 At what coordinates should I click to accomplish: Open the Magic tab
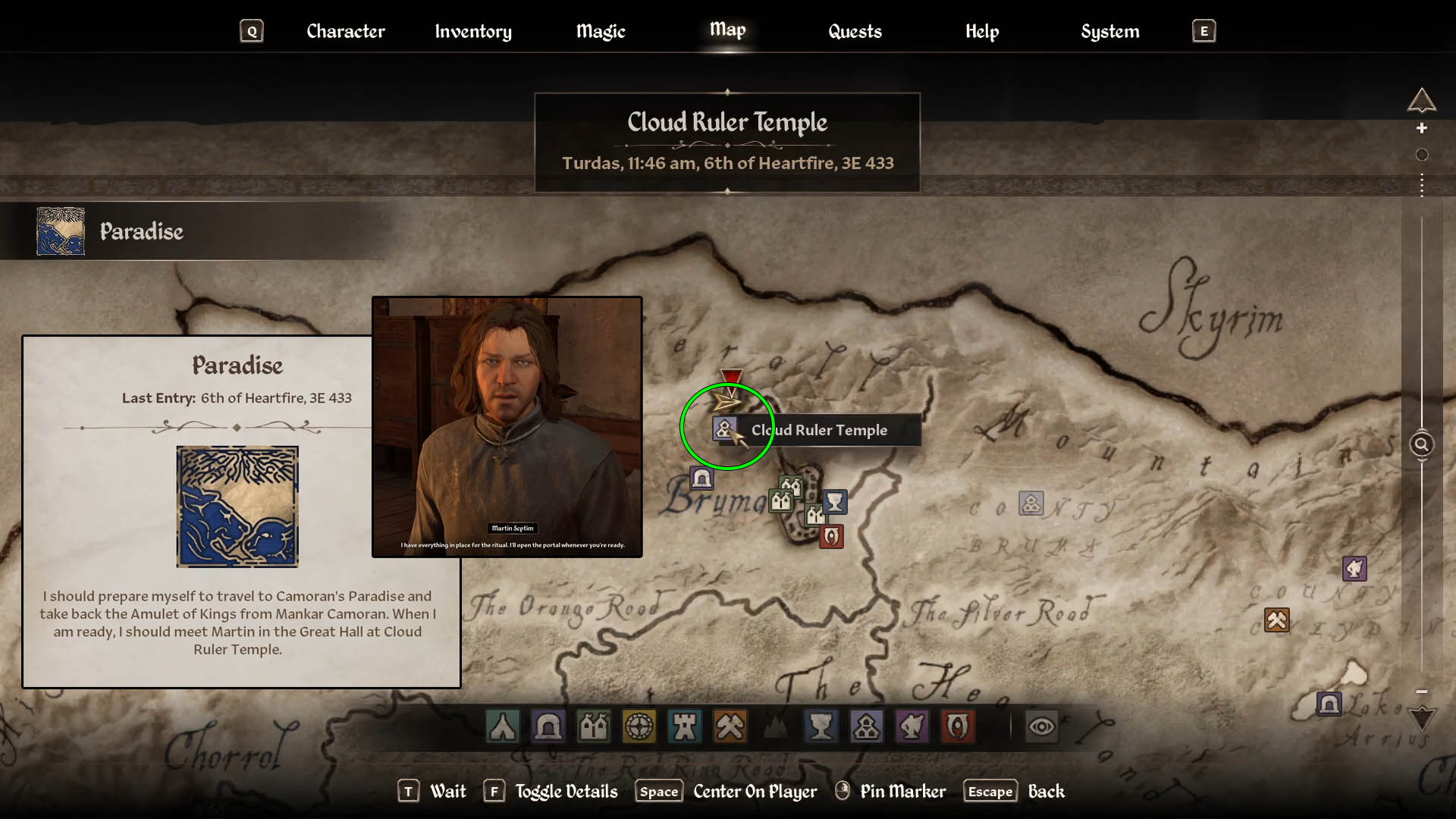coord(601,31)
